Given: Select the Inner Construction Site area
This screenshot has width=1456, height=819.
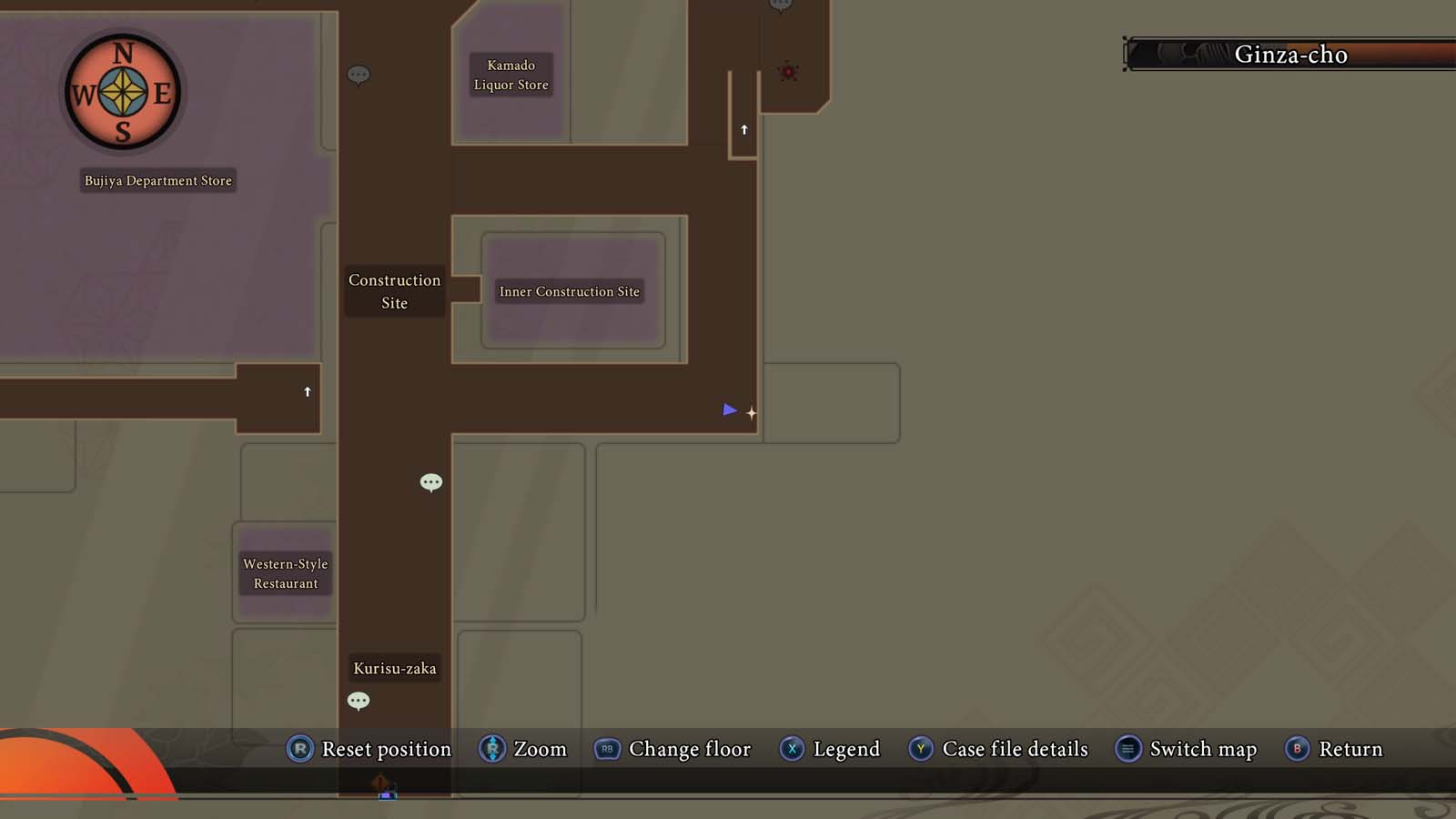Looking at the screenshot, I should pyautogui.click(x=570, y=291).
